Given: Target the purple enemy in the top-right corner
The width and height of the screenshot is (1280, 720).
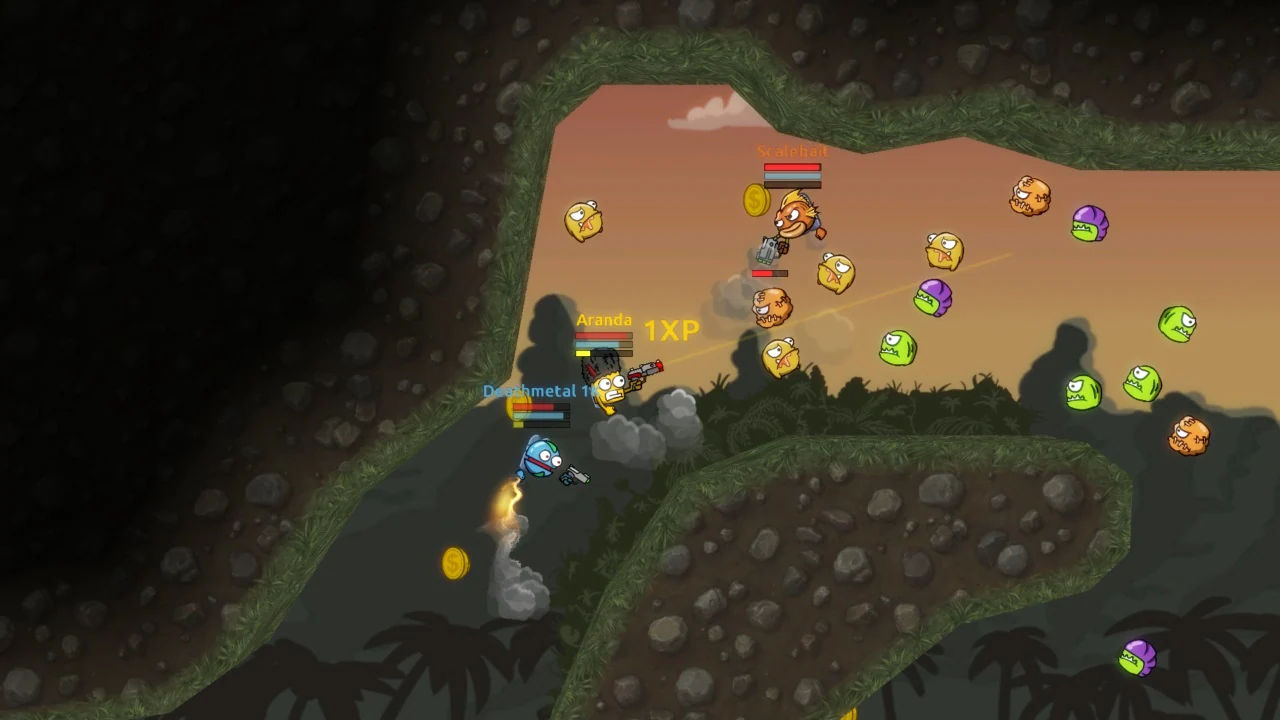Looking at the screenshot, I should pos(1092,226).
